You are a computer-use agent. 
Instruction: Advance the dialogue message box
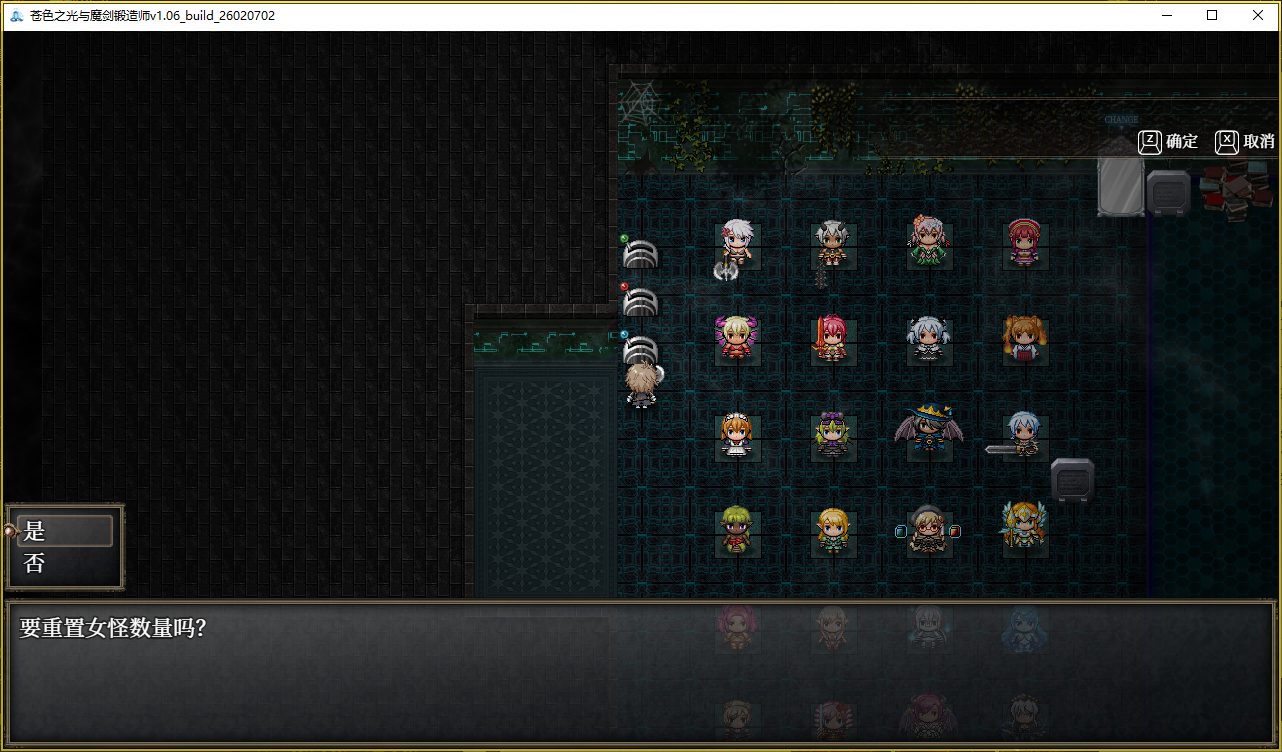click(x=640, y=672)
